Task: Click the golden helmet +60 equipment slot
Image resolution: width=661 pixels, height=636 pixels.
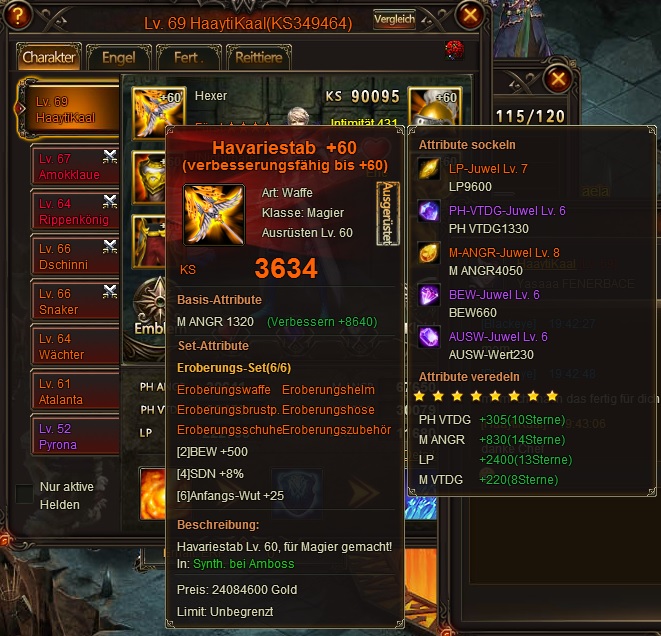Action: click(x=434, y=110)
